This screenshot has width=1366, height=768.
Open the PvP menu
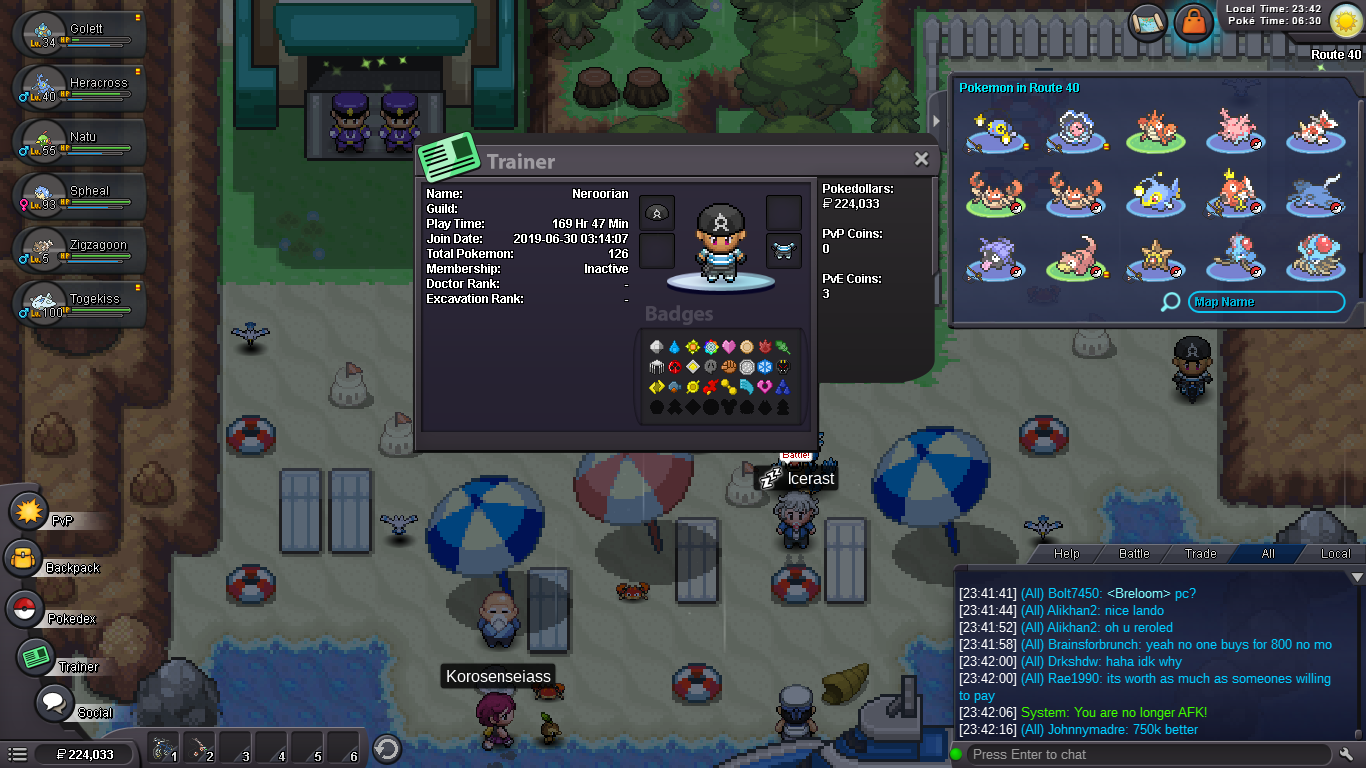pos(30,511)
